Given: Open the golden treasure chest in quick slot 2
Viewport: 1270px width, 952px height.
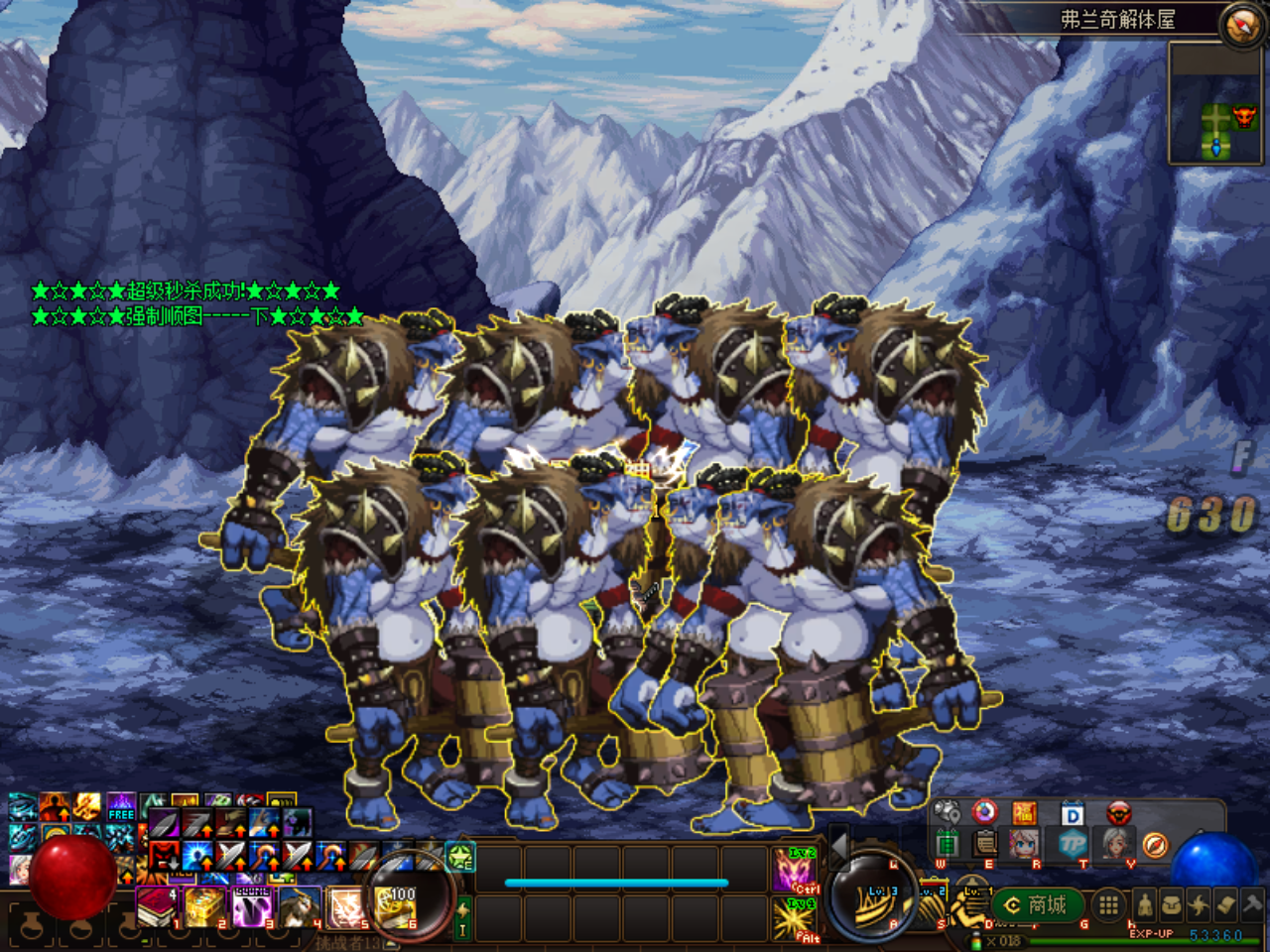Looking at the screenshot, I should point(204,907).
